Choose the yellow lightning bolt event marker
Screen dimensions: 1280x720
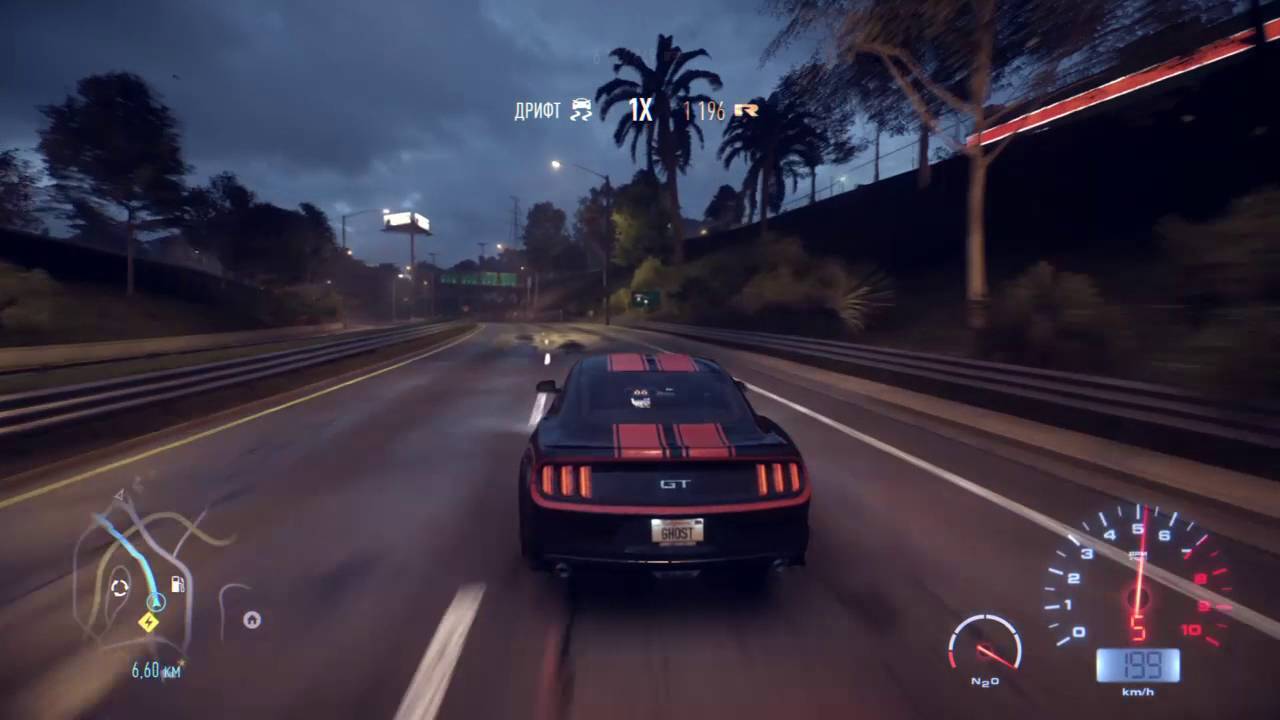point(148,622)
